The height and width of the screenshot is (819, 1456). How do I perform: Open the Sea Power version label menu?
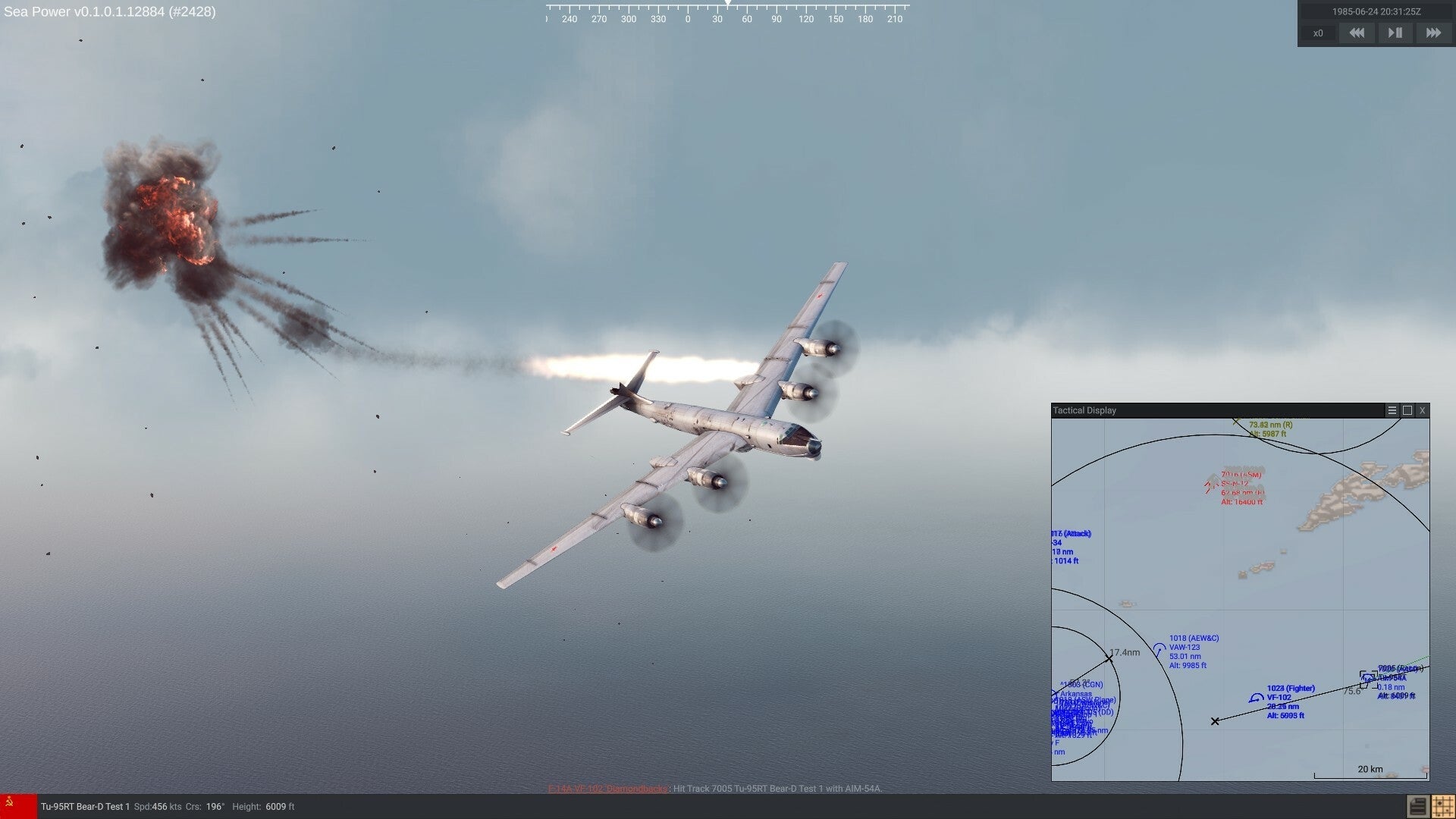click(x=111, y=11)
